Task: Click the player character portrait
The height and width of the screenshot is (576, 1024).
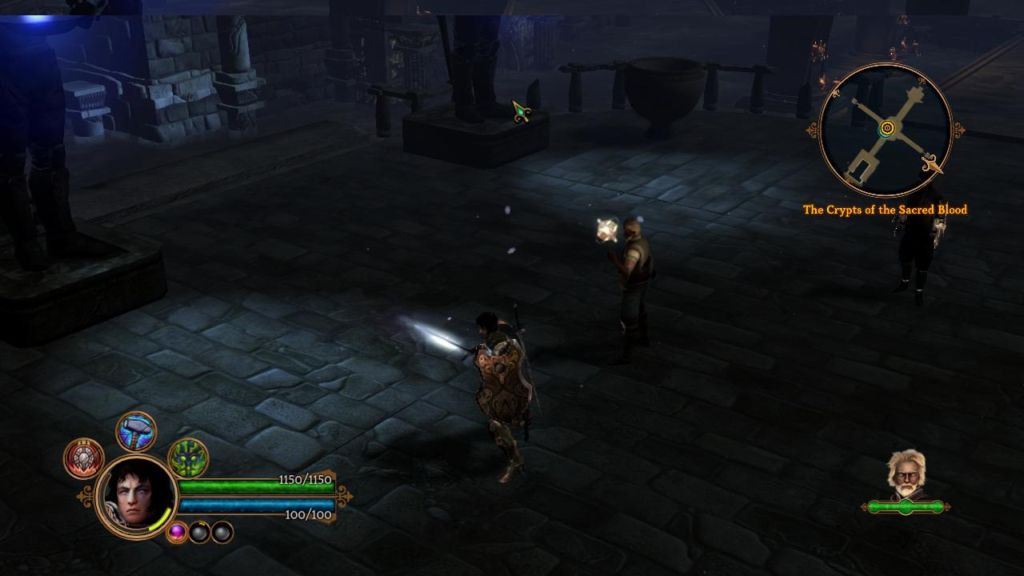Action: click(x=137, y=495)
